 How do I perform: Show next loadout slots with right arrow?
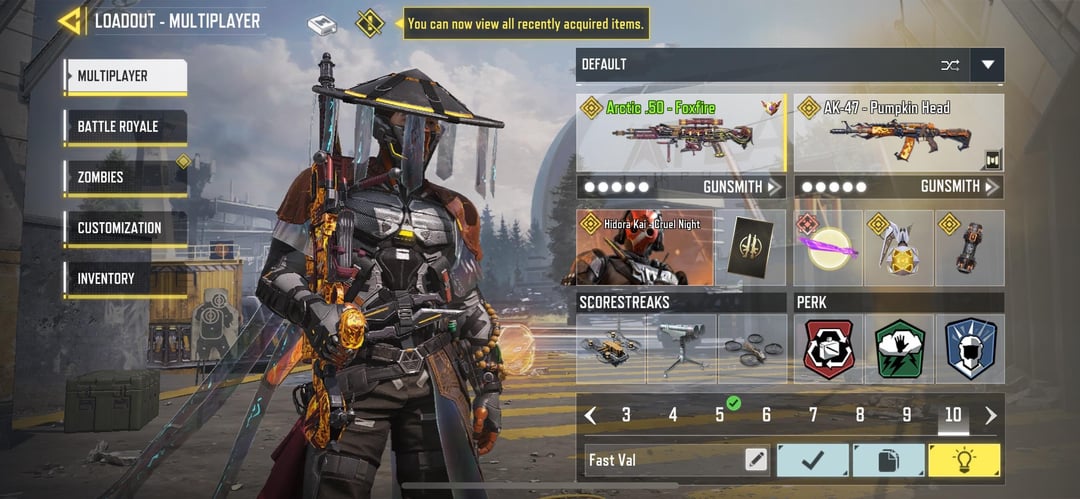(991, 415)
